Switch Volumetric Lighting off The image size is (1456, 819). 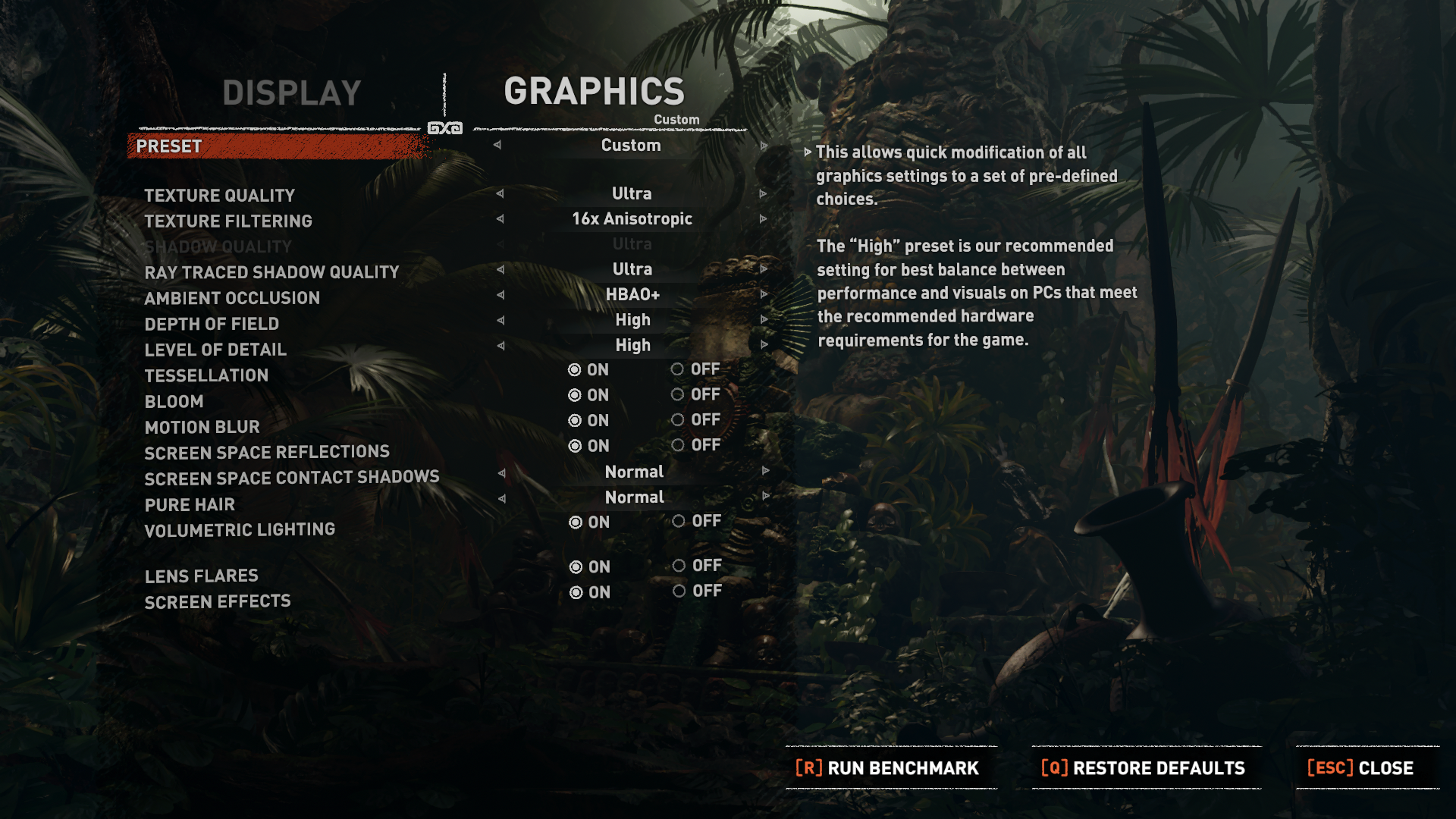[x=679, y=521]
